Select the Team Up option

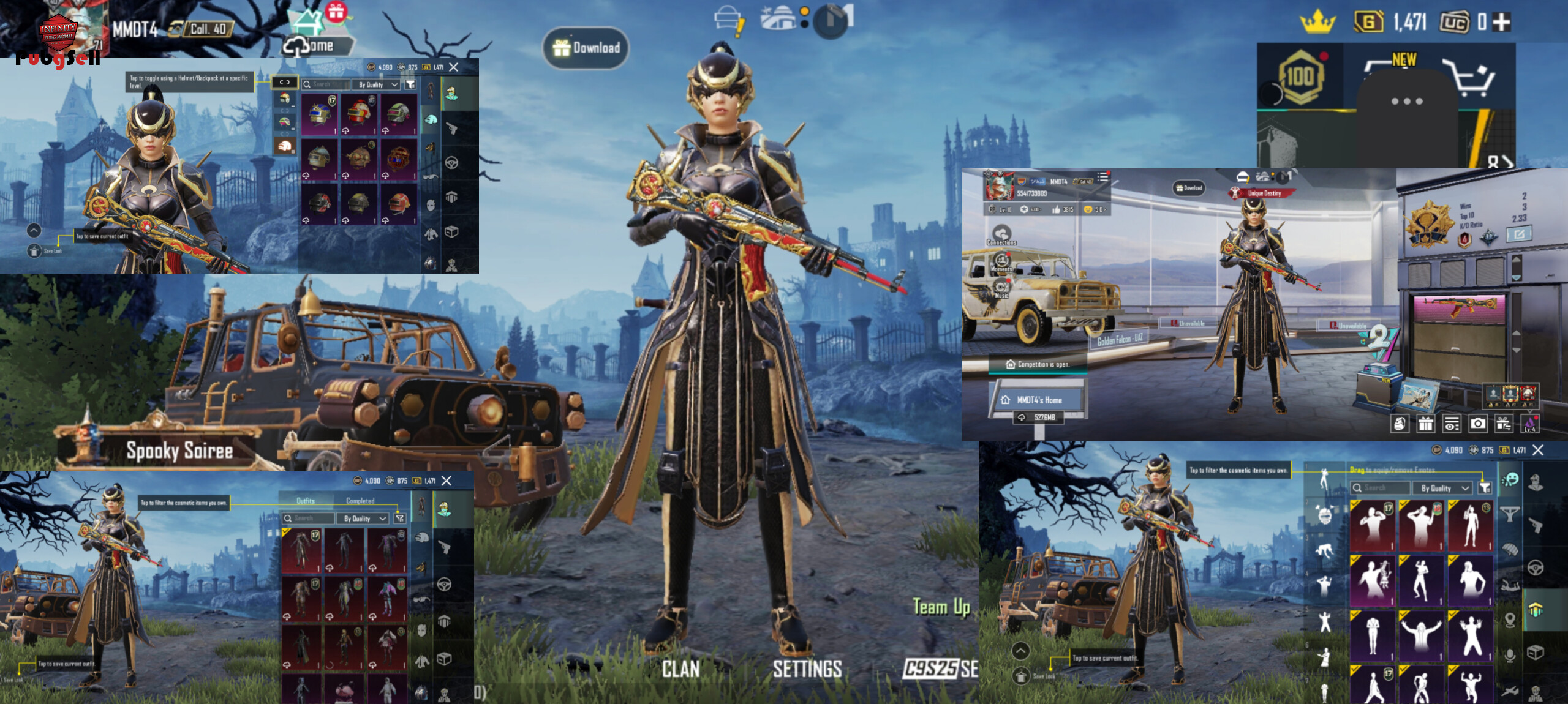pos(941,607)
